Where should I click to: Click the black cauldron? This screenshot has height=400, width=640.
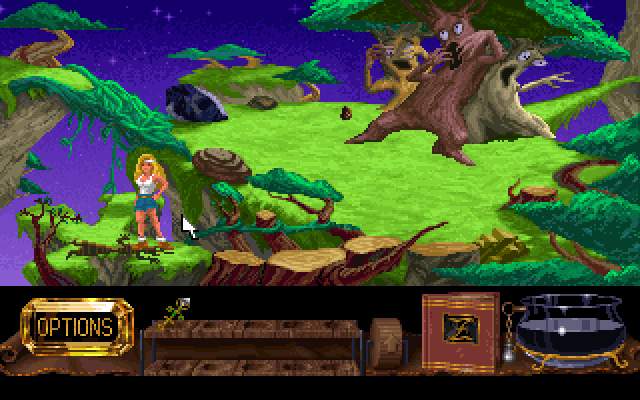[x=573, y=327]
